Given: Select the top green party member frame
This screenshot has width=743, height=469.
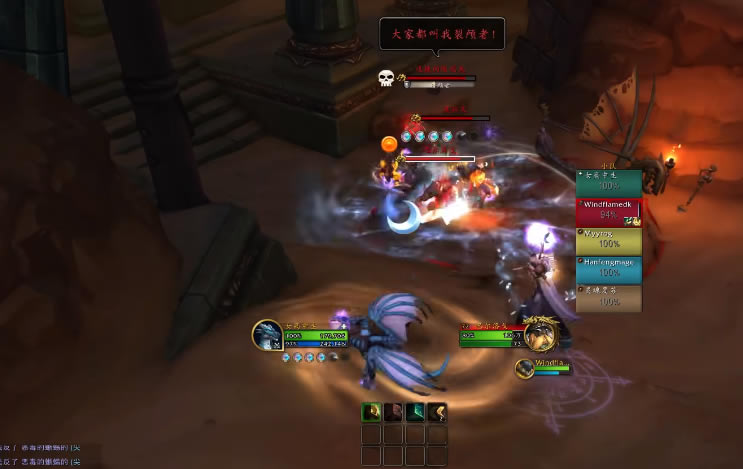Looking at the screenshot, I should (x=608, y=181).
